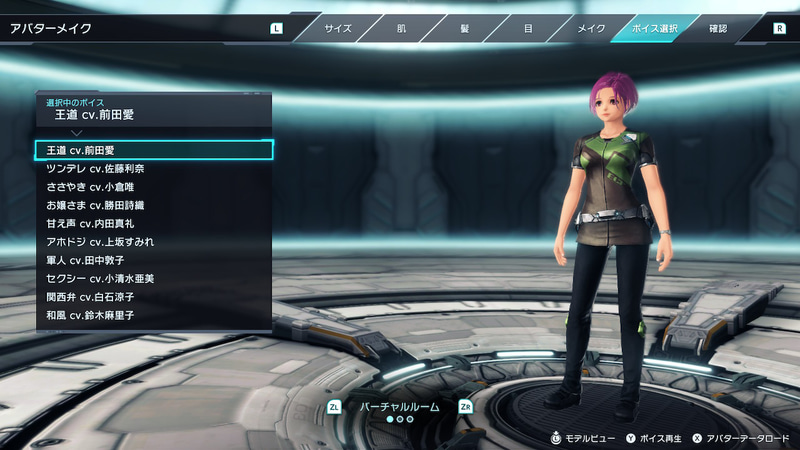Pick the 軍人 cv.田中敦子 voice
The image size is (800, 450).
[x=154, y=260]
